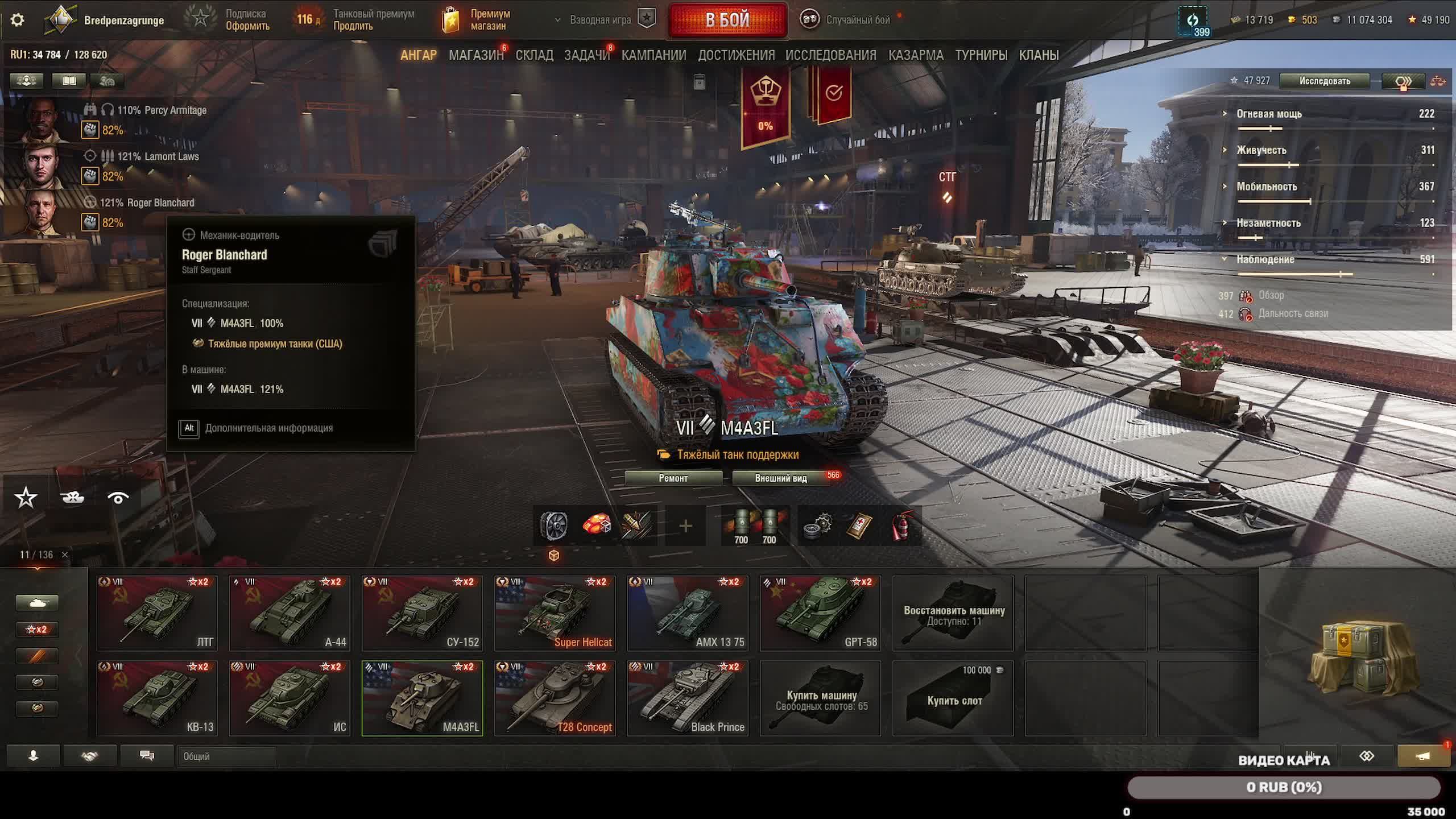Buy a new slot via Купить слот
Viewport: 1456px width, 819px height.
tap(953, 698)
